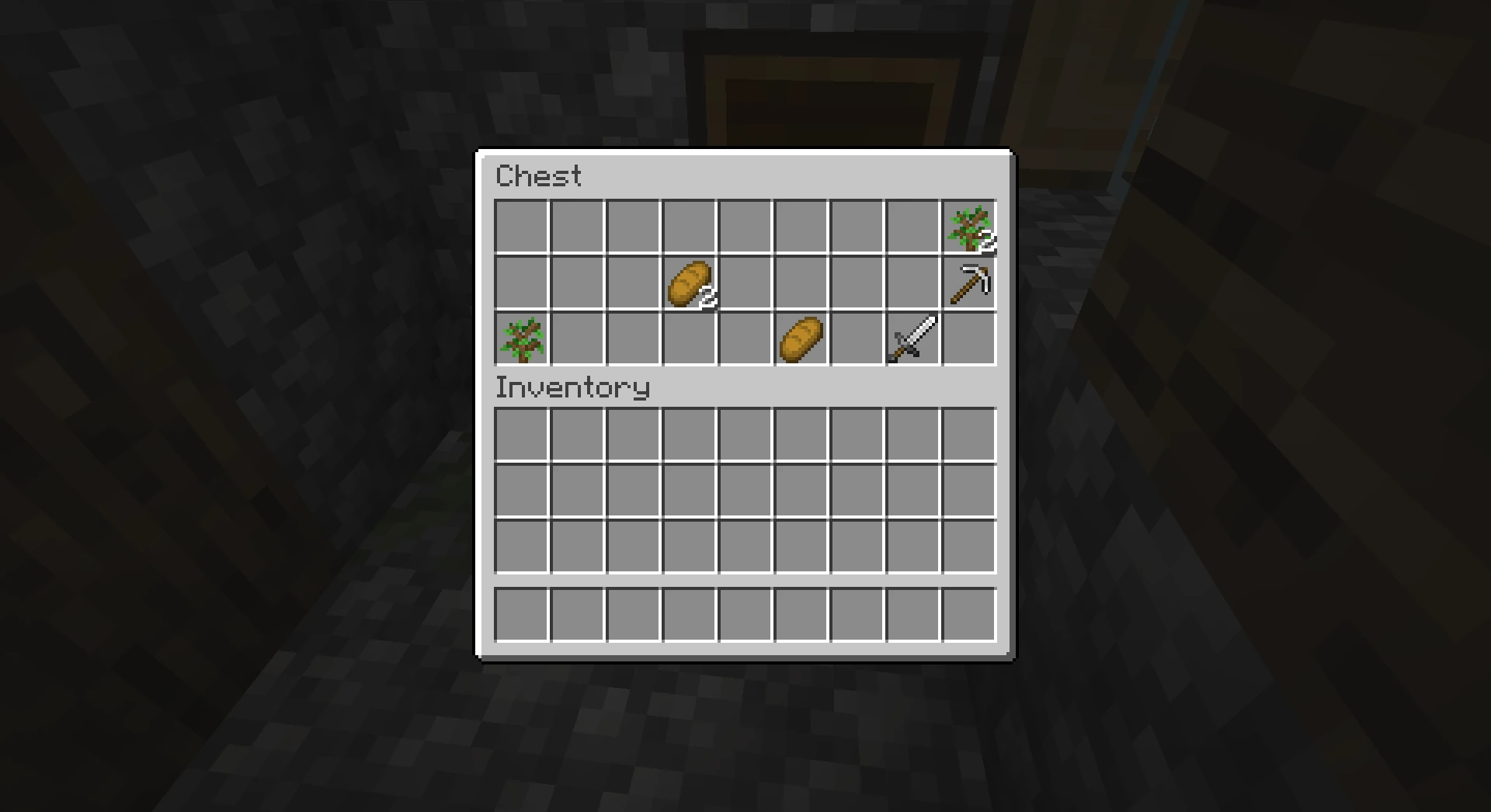Grab the iron sword in the chest
The height and width of the screenshot is (812, 1491).
point(912,337)
